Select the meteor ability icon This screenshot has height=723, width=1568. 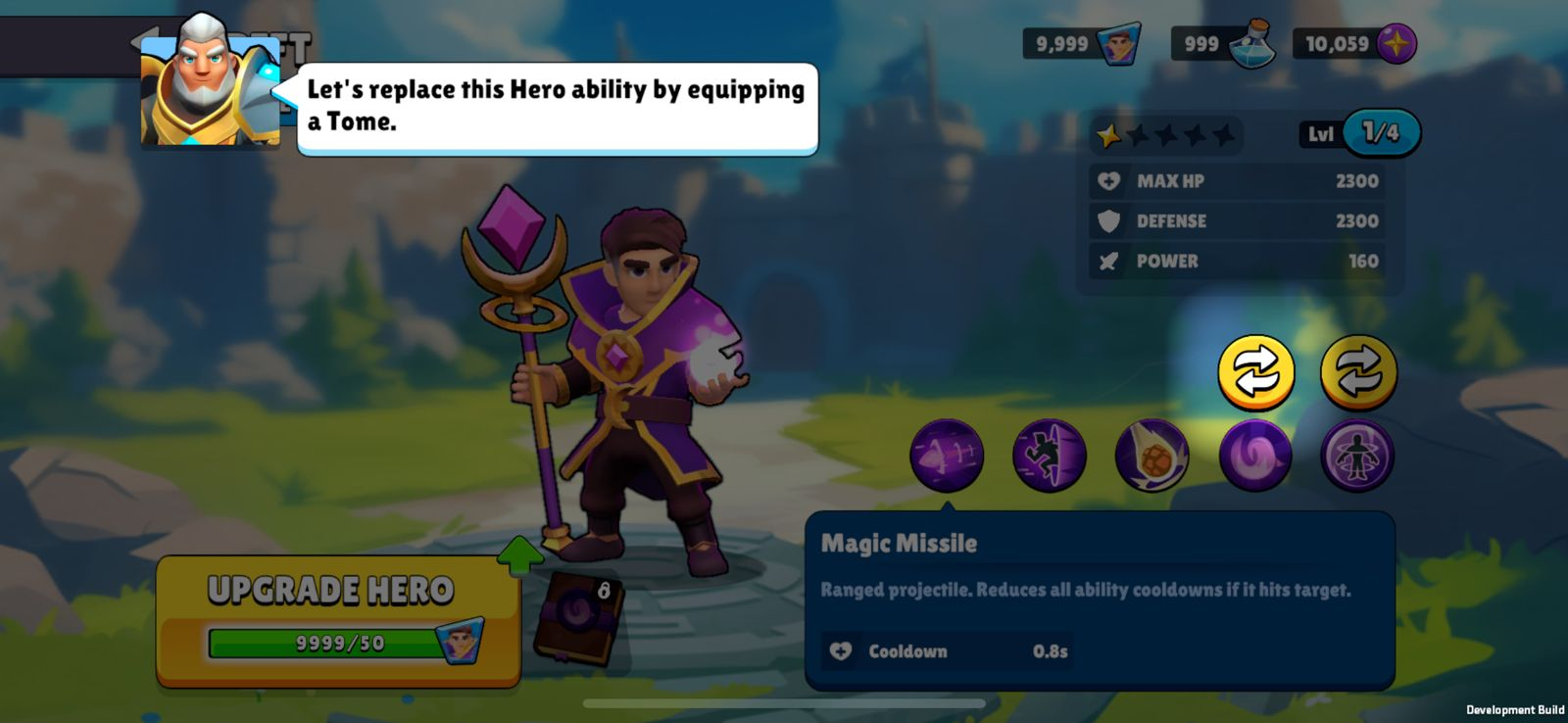click(1151, 458)
